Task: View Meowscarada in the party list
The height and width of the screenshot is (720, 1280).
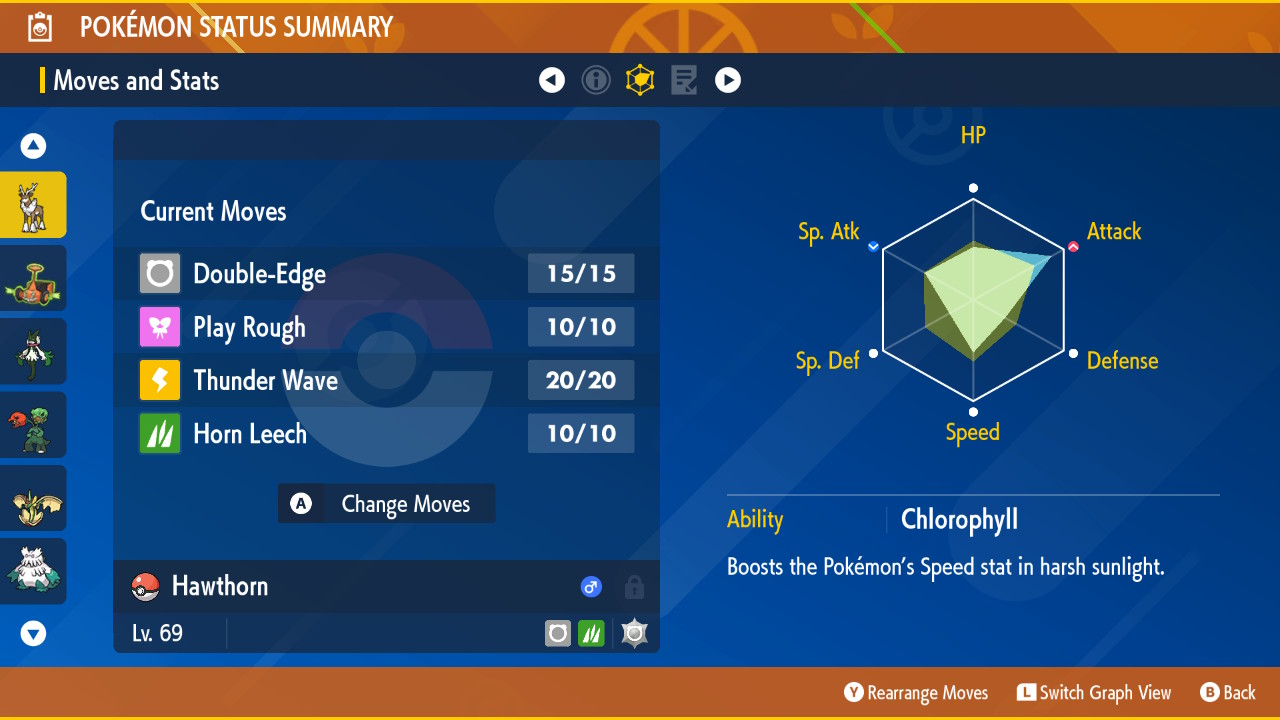Action: (x=33, y=351)
